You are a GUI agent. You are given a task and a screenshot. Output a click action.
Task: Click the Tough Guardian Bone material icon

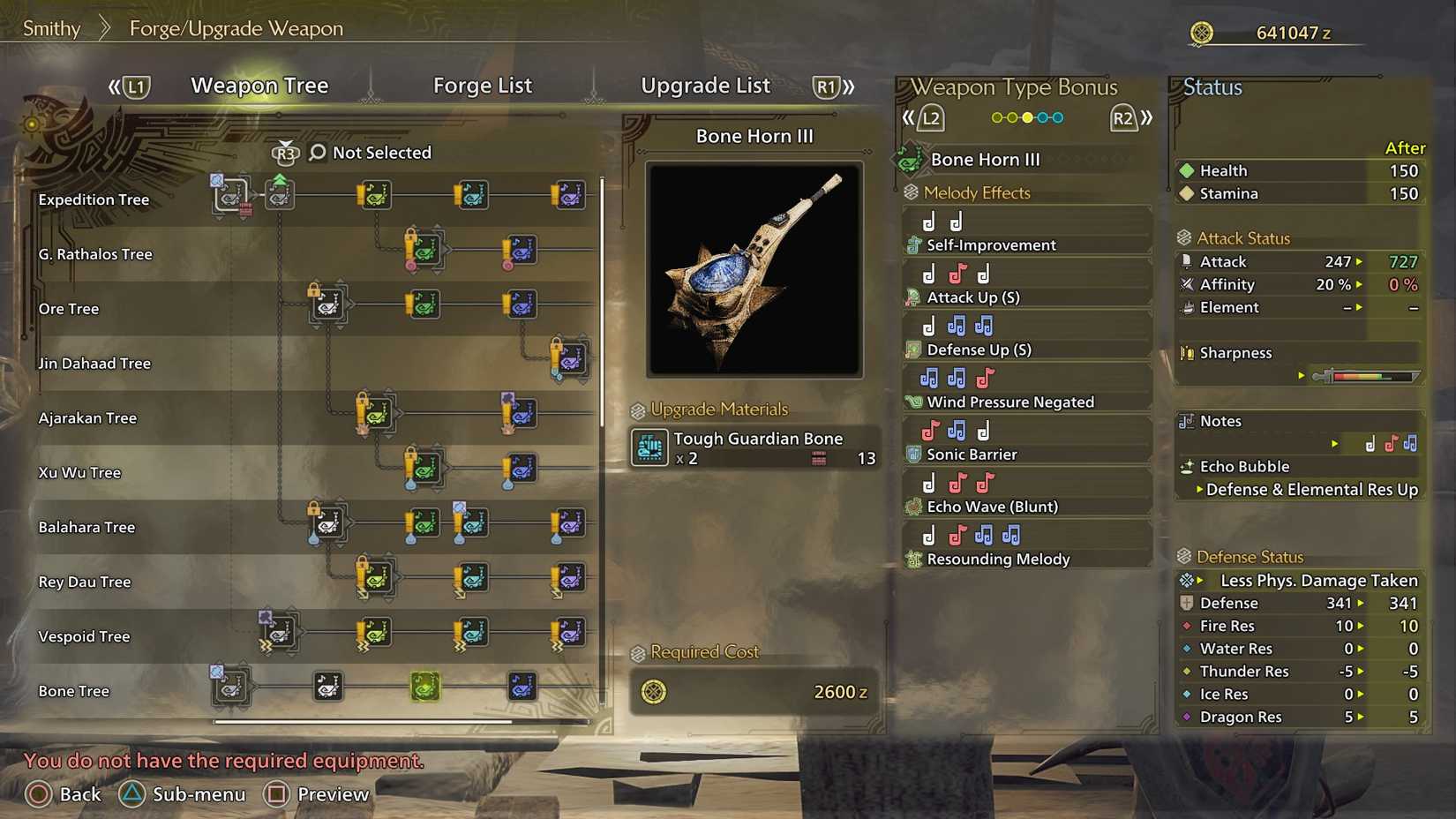coord(650,448)
